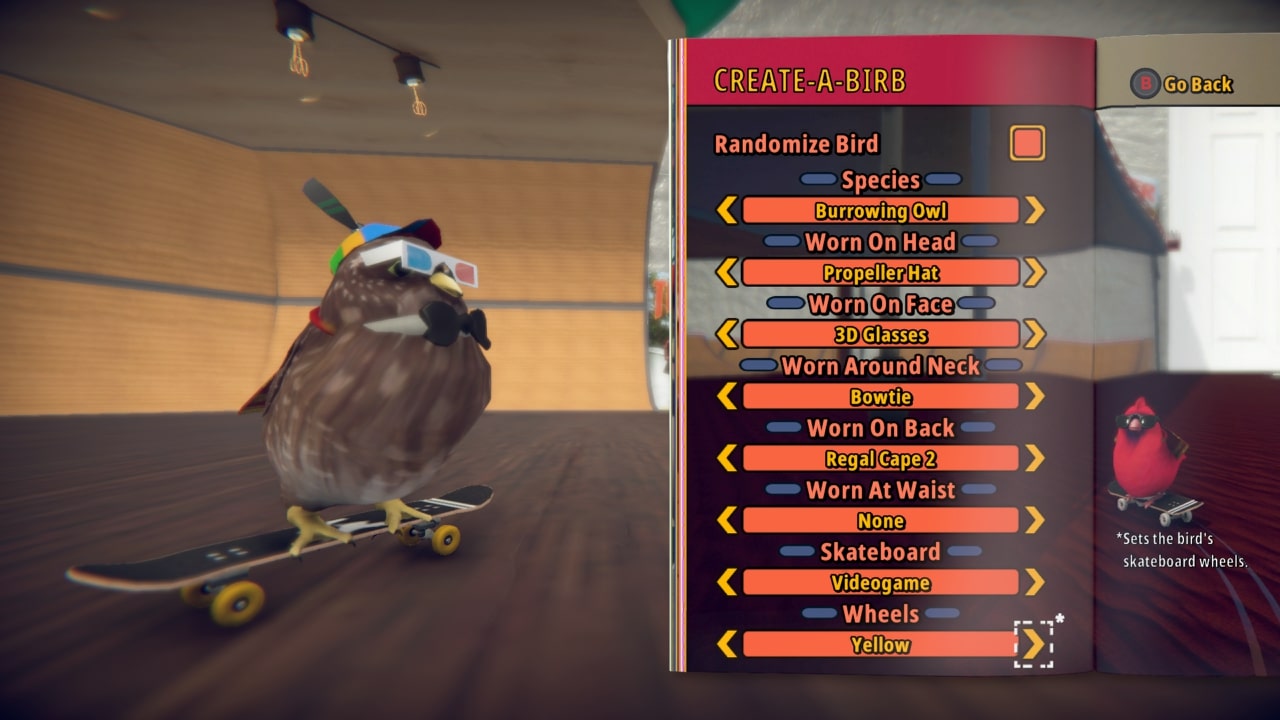Choose the next Species option
The width and height of the screenshot is (1280, 720).
point(1034,210)
